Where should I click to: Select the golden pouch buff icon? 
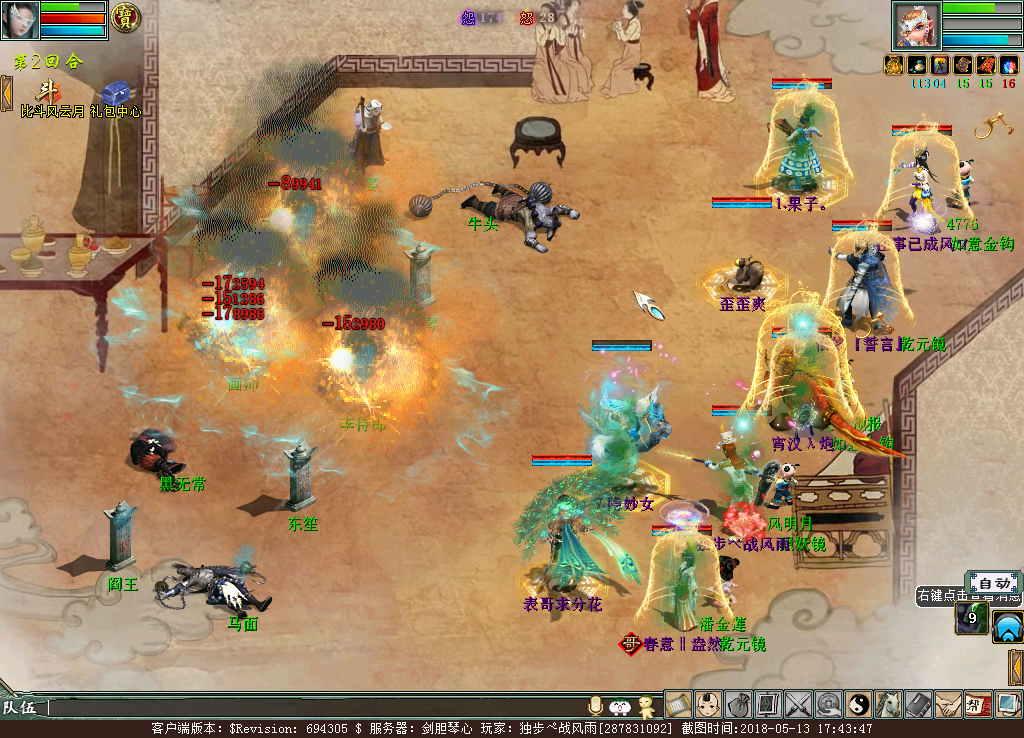(893, 65)
